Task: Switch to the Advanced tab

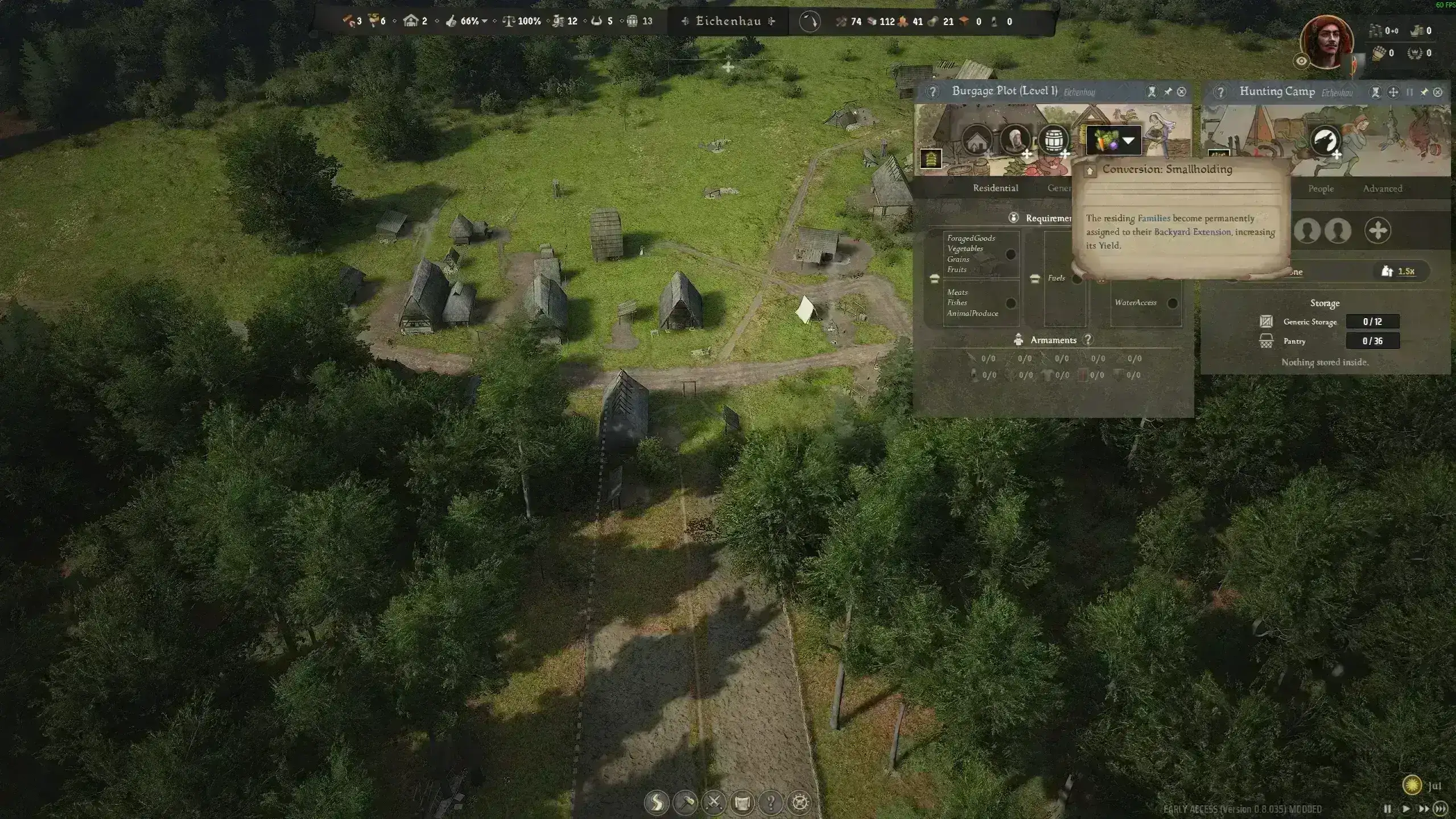Action: pos(1382,188)
